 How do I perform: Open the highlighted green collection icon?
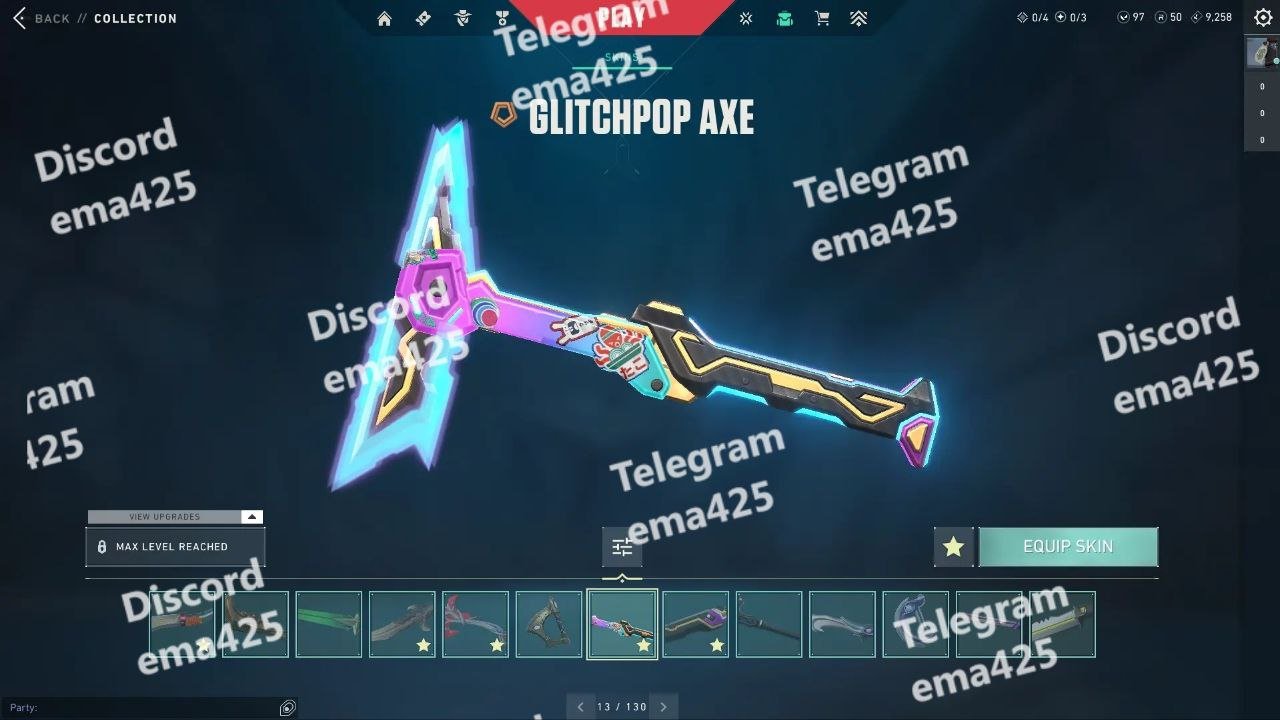pos(784,18)
